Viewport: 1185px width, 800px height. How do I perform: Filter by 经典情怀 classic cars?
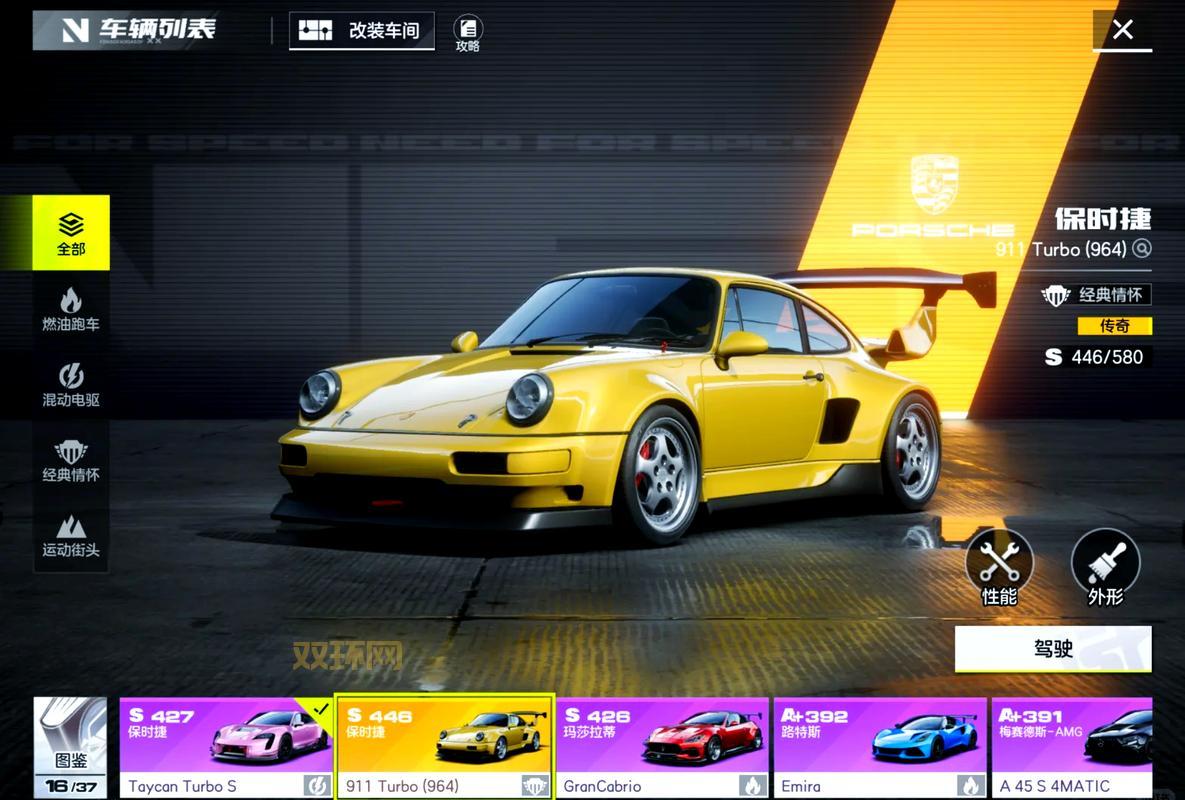71,459
